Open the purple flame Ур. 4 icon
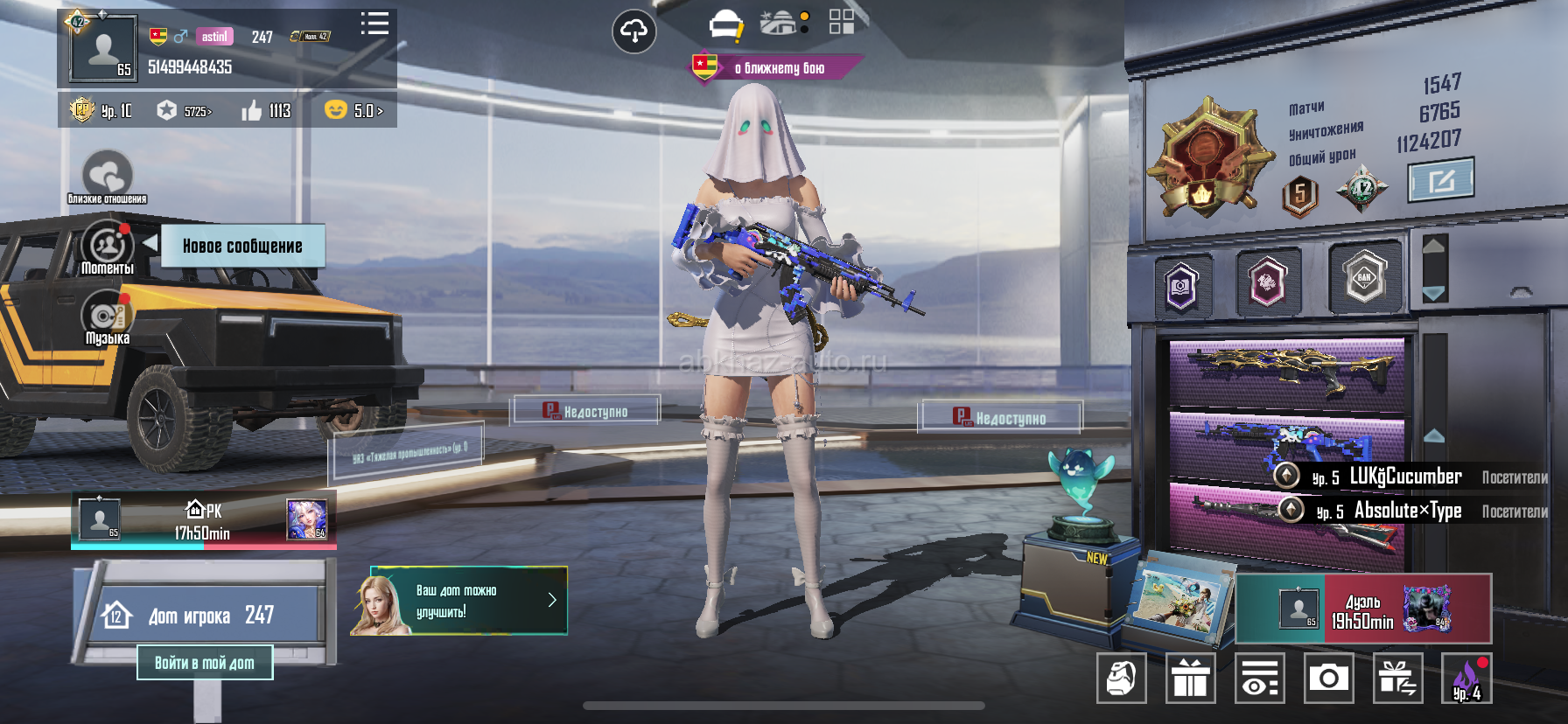The image size is (1568, 724). pos(1466,679)
